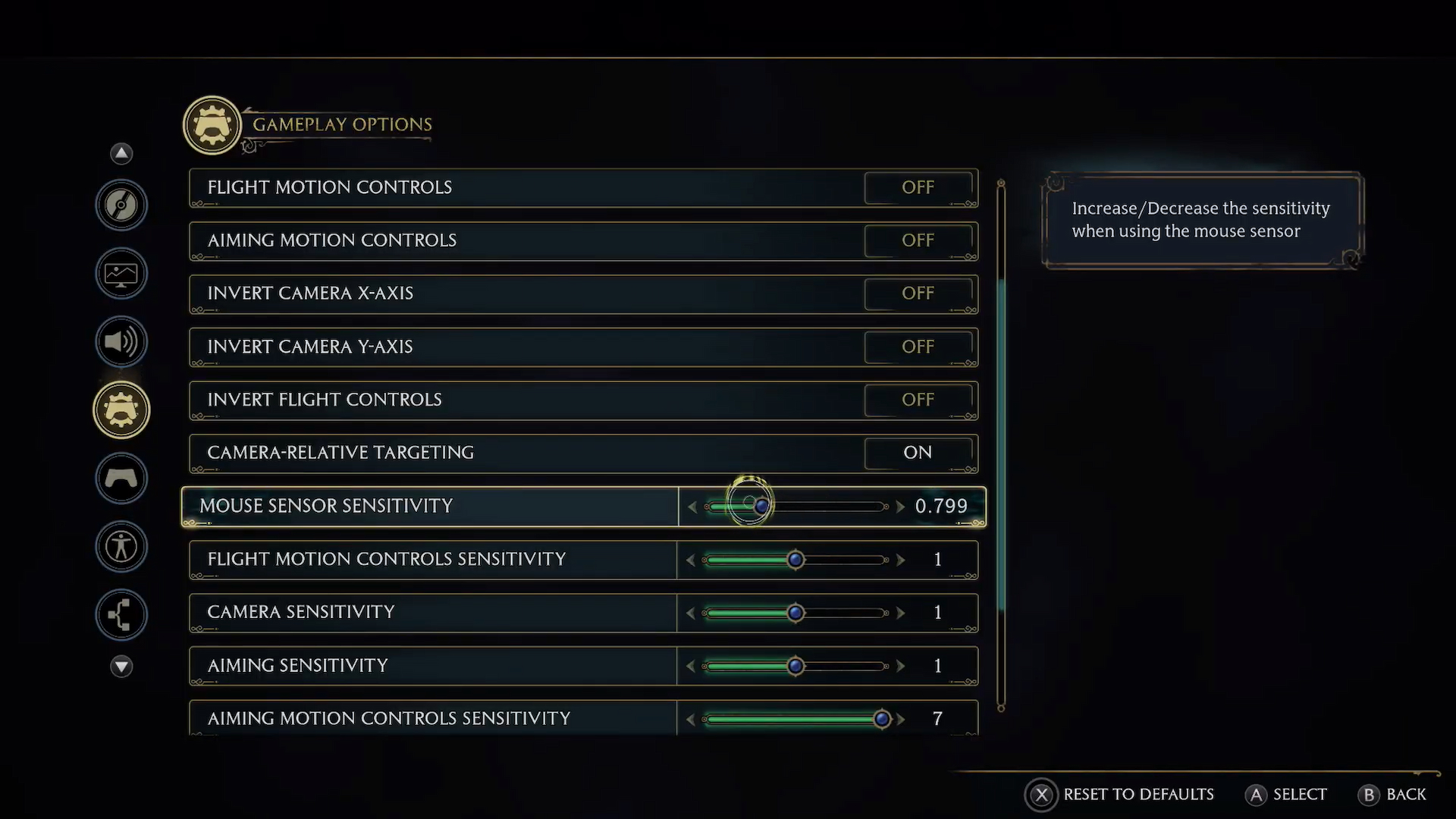Open the display settings monitor tab
This screenshot has height=819, width=1456.
[121, 273]
